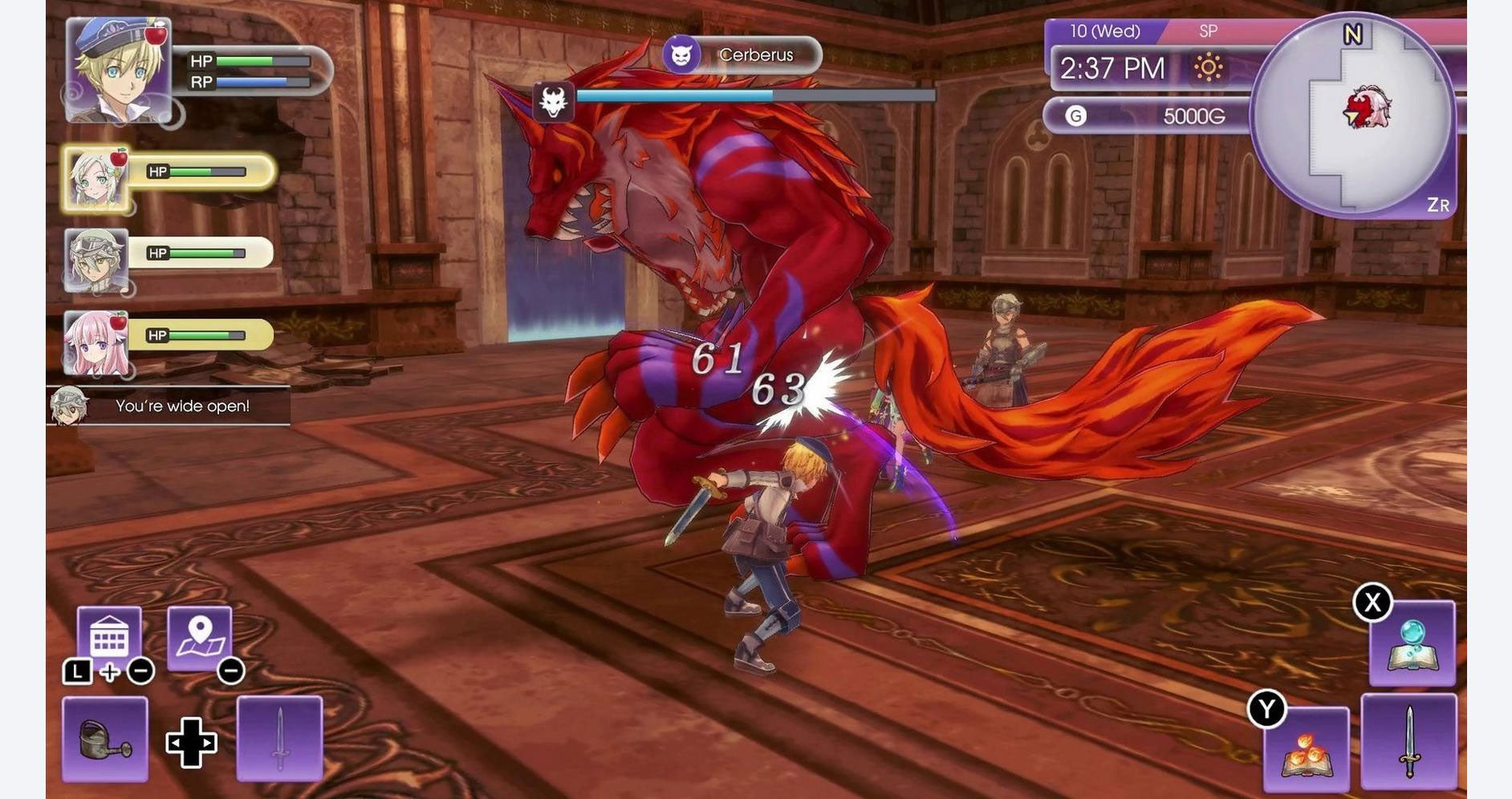Open the circular minimap

(1353, 116)
